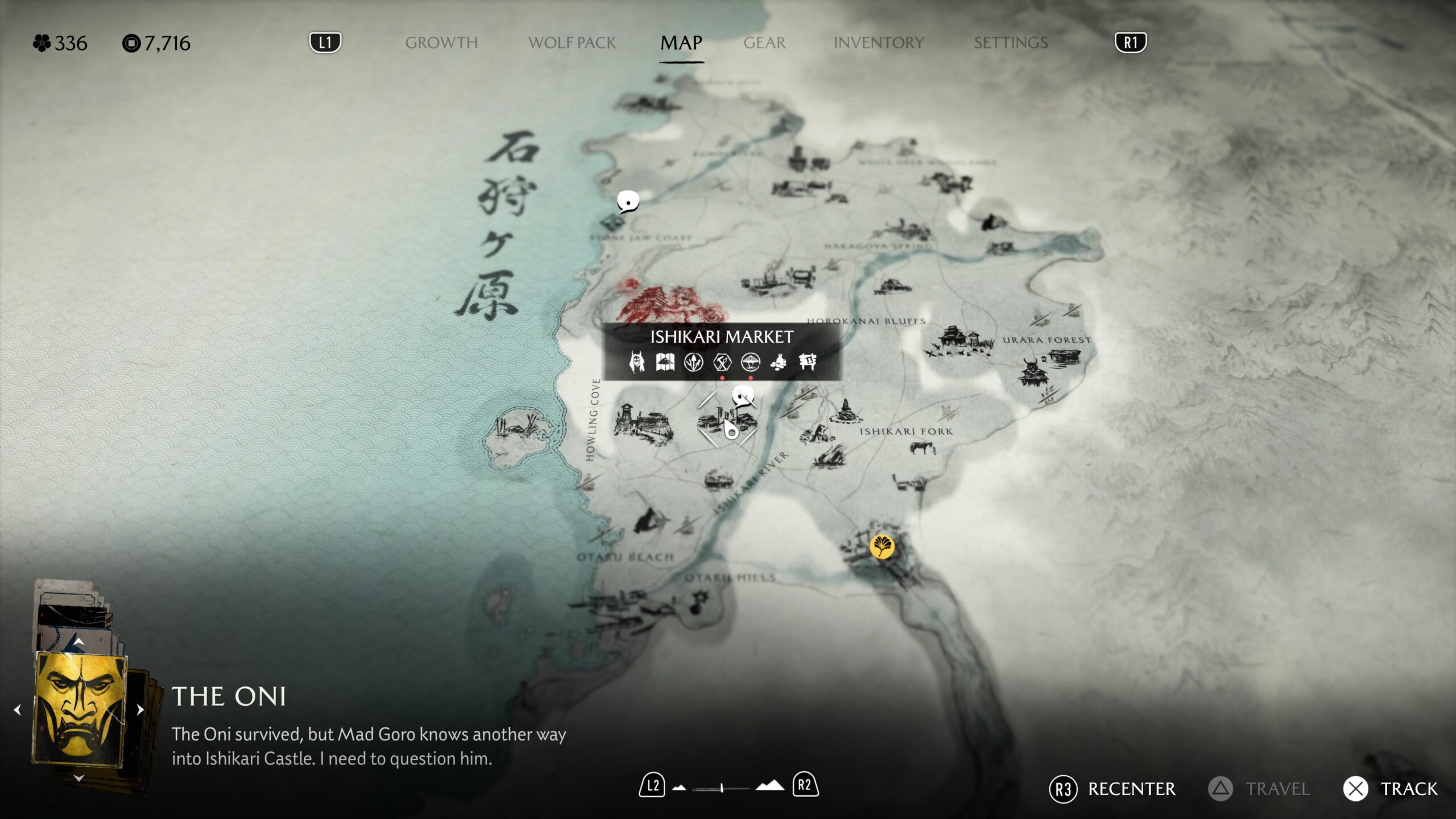Switch to the Growth tab

(441, 43)
